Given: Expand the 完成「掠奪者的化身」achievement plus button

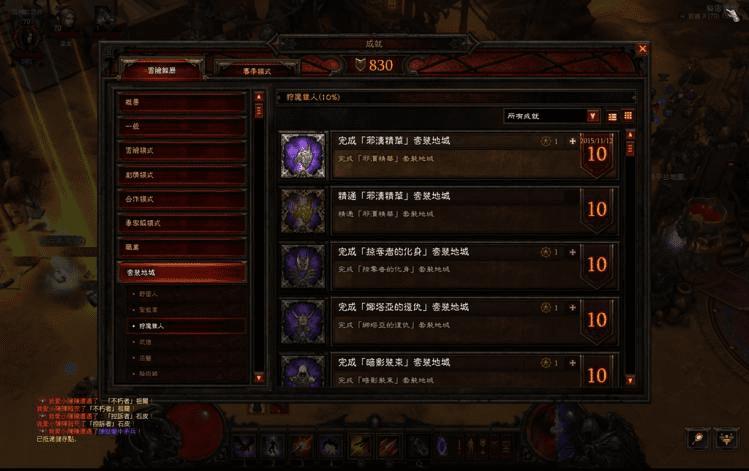Looking at the screenshot, I should click(x=572, y=252).
